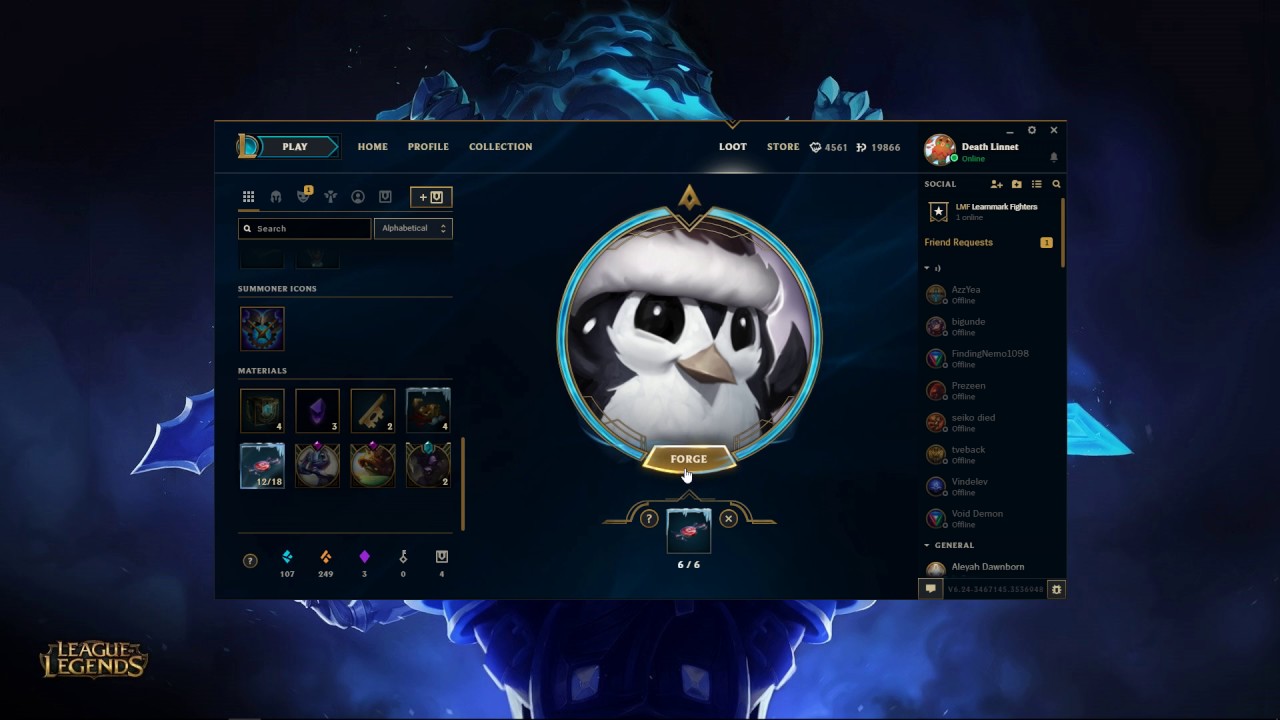Open the Friend Requests list
Image resolution: width=1280 pixels, height=720 pixels.
click(959, 242)
